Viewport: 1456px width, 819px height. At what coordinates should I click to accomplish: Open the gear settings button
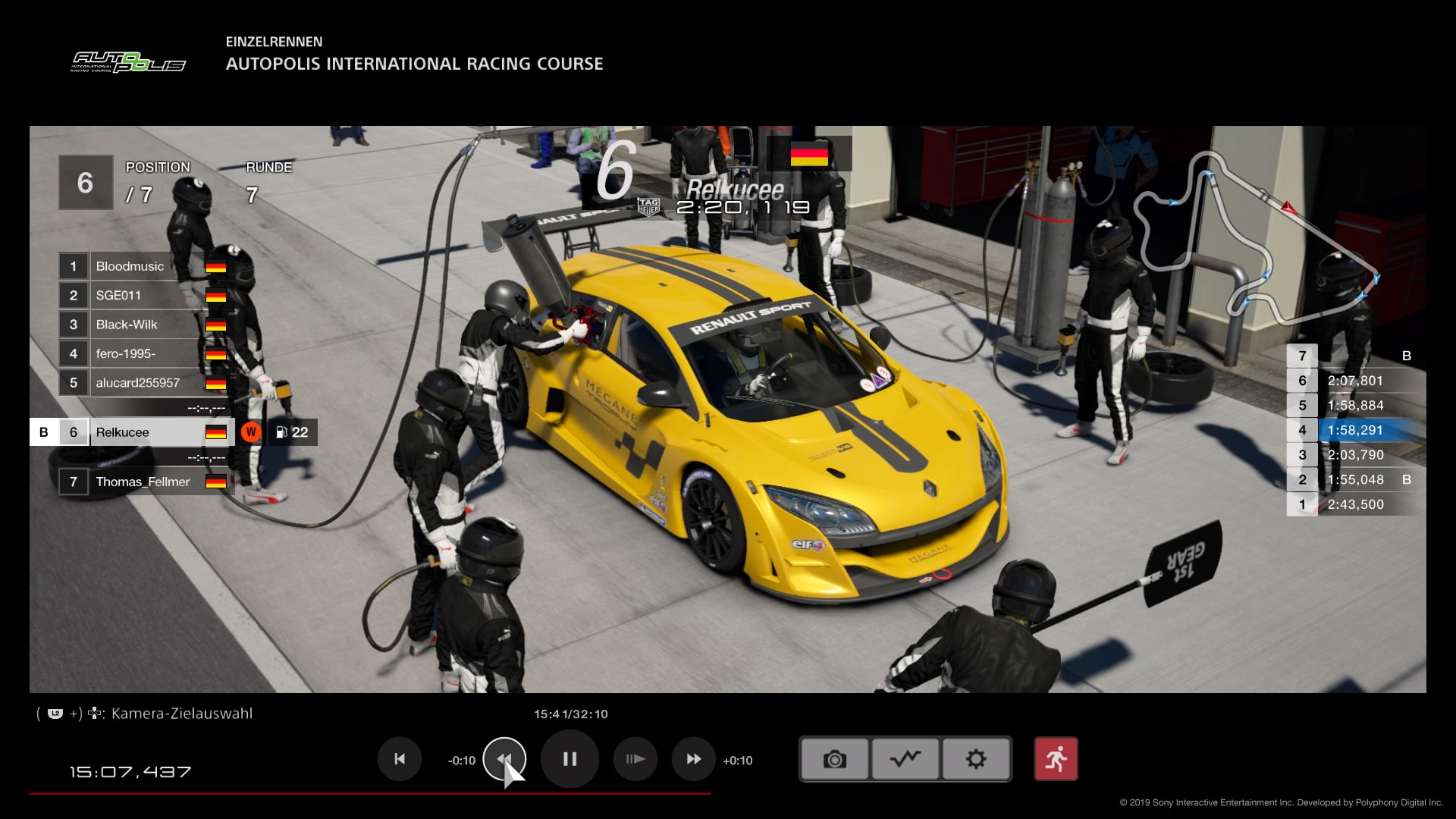(x=976, y=759)
